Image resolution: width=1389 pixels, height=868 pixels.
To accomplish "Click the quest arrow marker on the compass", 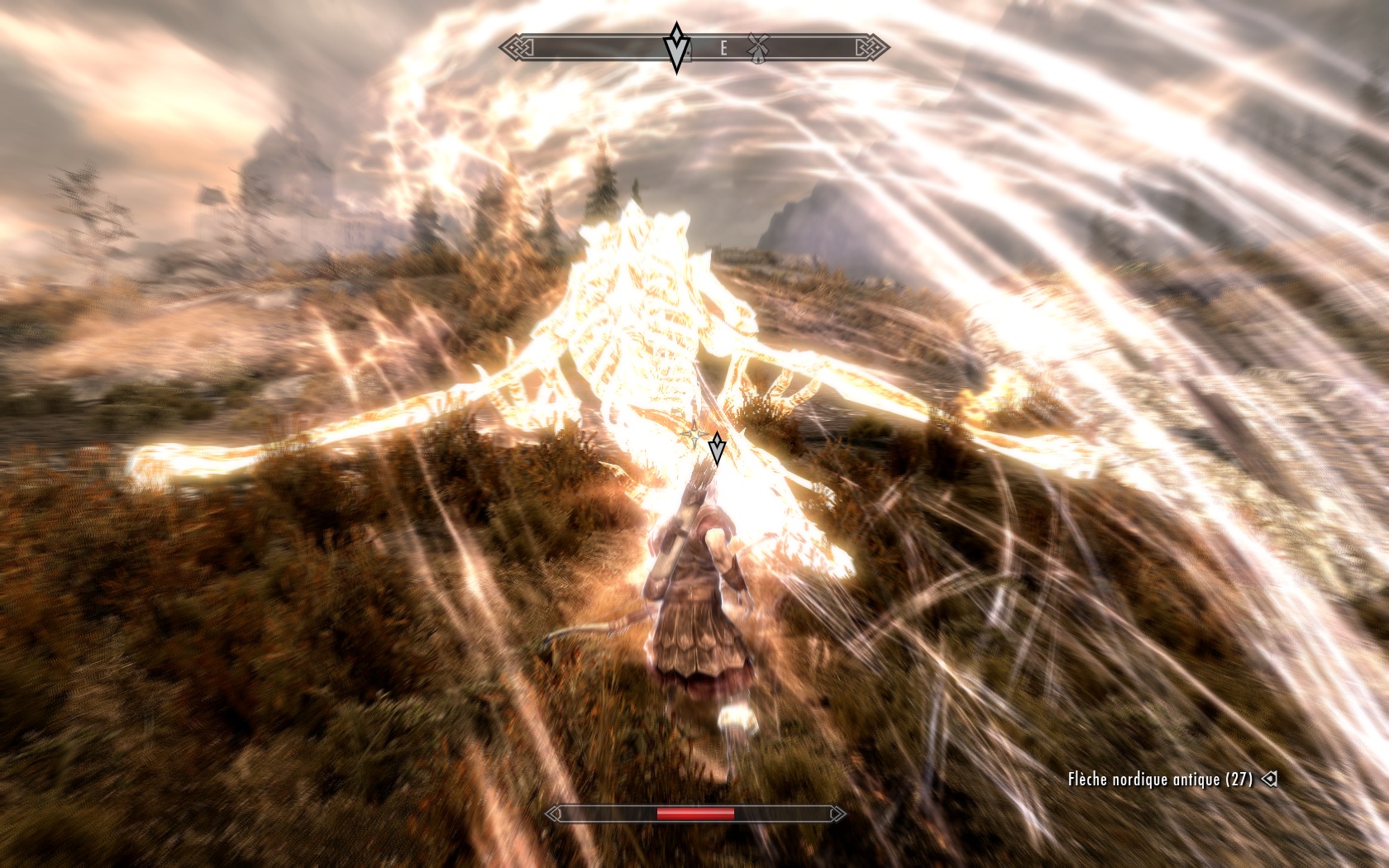I will click(x=677, y=48).
